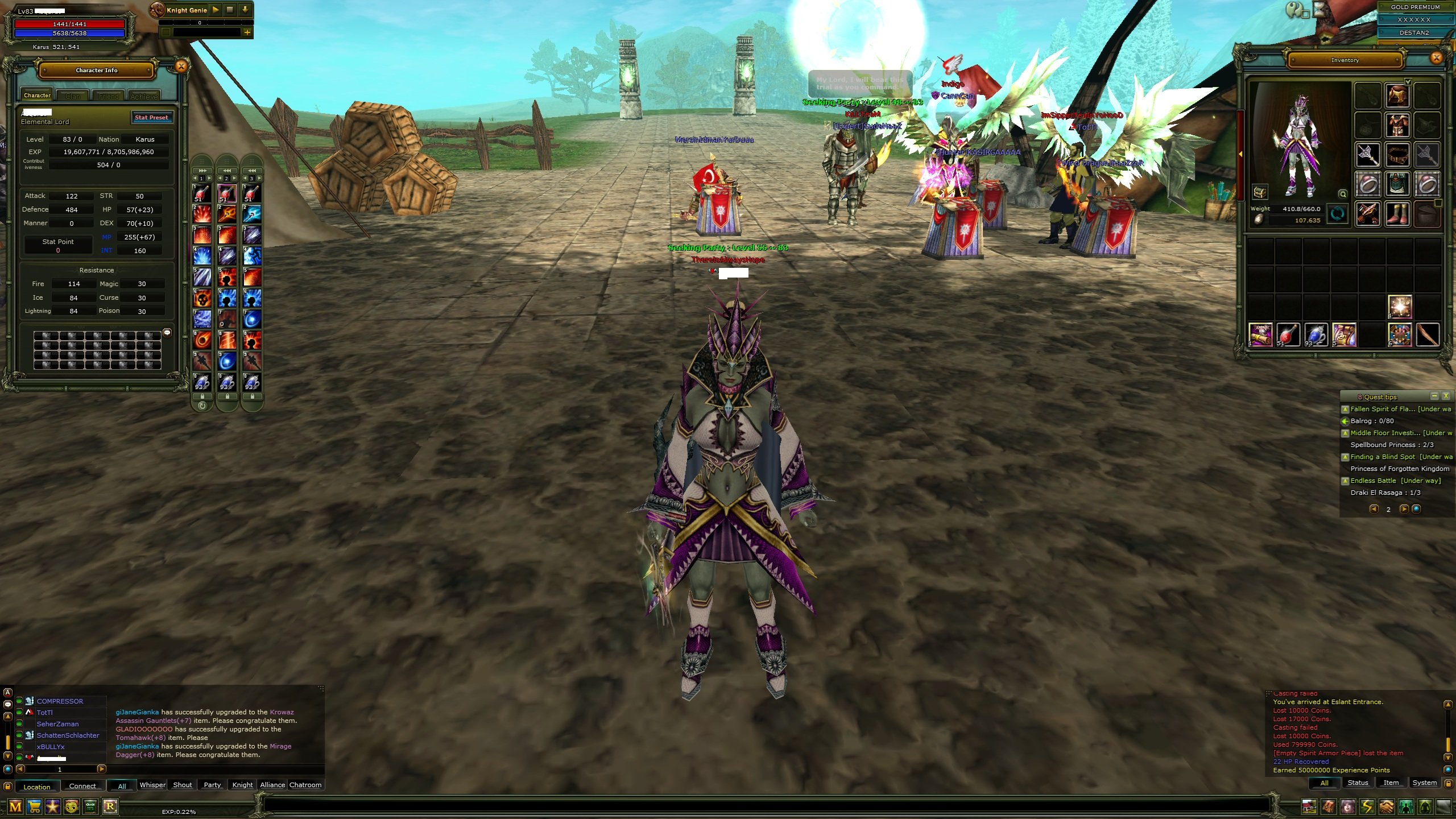Click the right arrow beside the chat page number
Image resolution: width=1456 pixels, height=819 pixels.
[102, 770]
